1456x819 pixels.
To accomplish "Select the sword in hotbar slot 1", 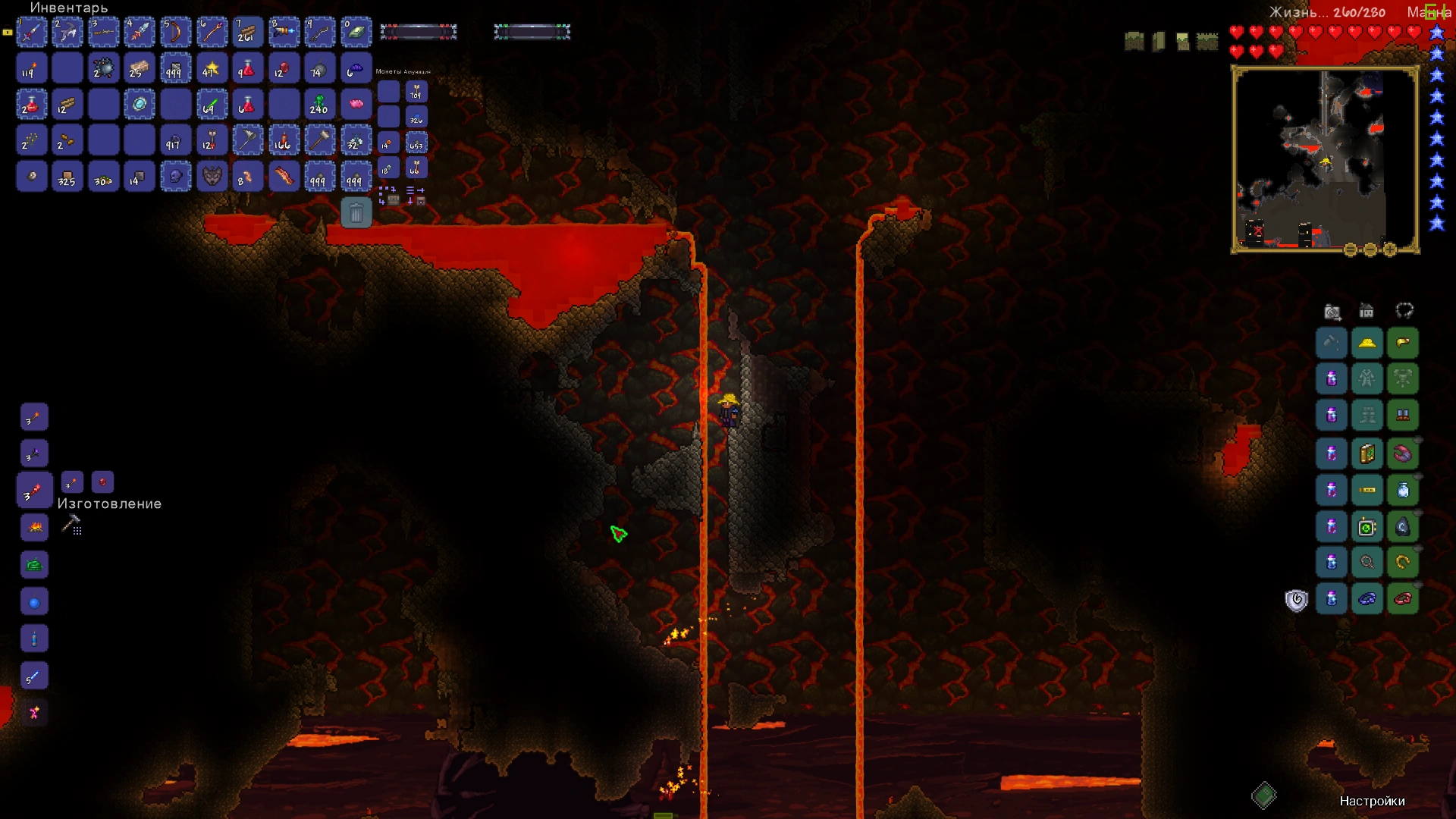I will tap(31, 32).
